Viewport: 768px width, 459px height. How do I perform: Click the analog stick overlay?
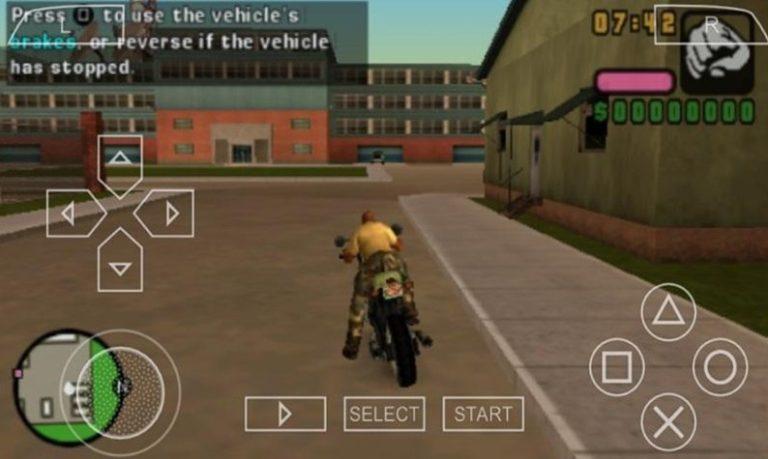pyautogui.click(x=122, y=385)
